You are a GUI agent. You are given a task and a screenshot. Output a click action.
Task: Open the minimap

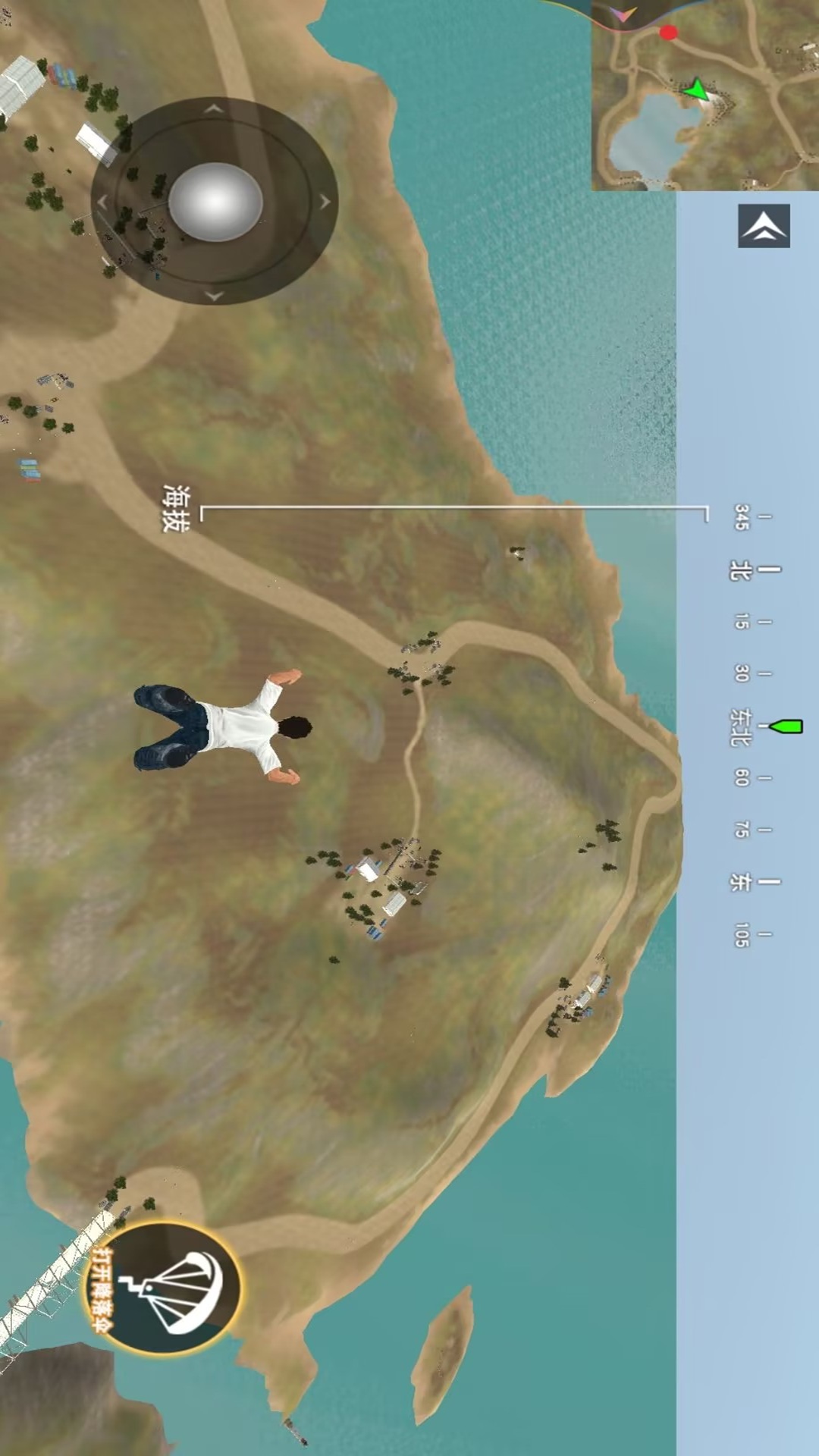(705, 95)
